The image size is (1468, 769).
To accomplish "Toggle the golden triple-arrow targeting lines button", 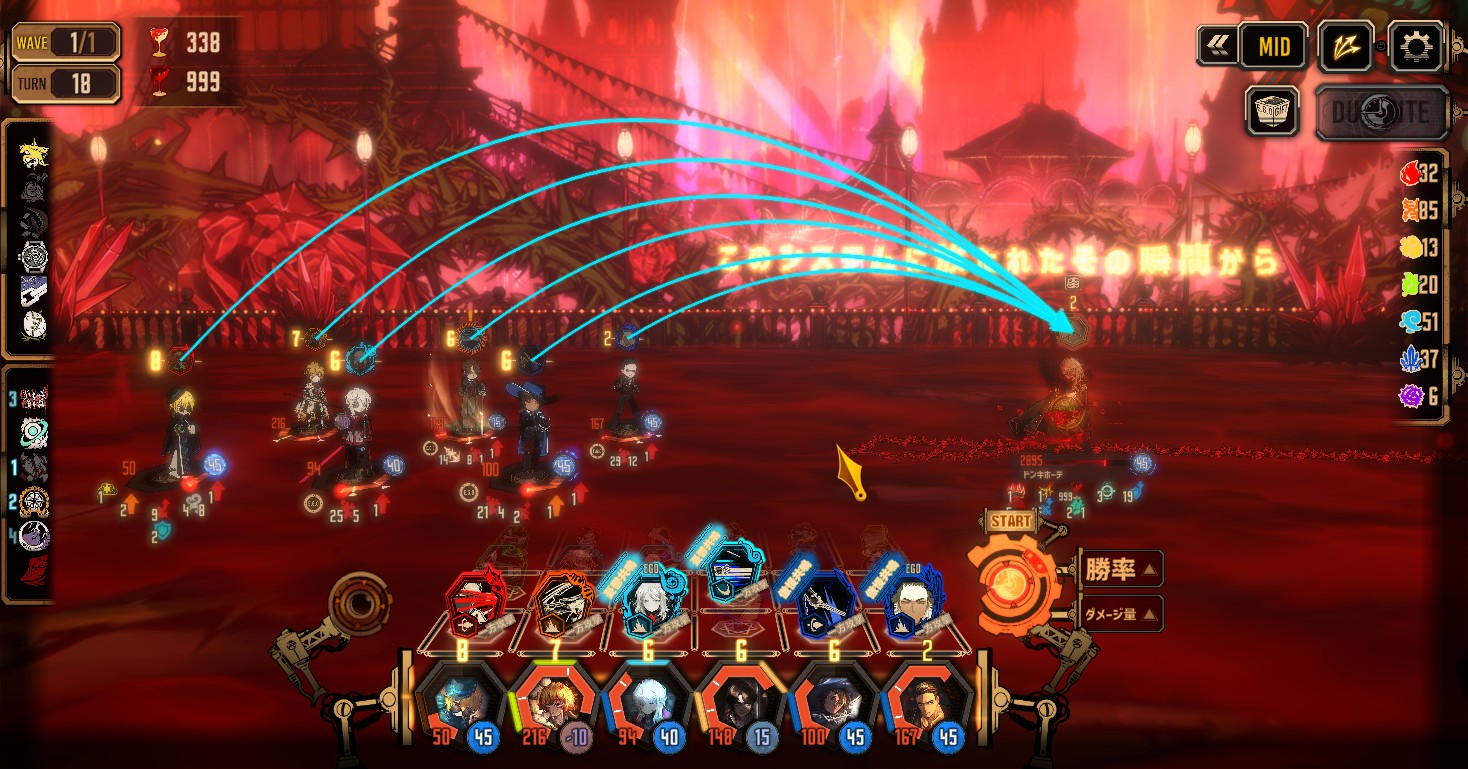I will coord(1345,46).
